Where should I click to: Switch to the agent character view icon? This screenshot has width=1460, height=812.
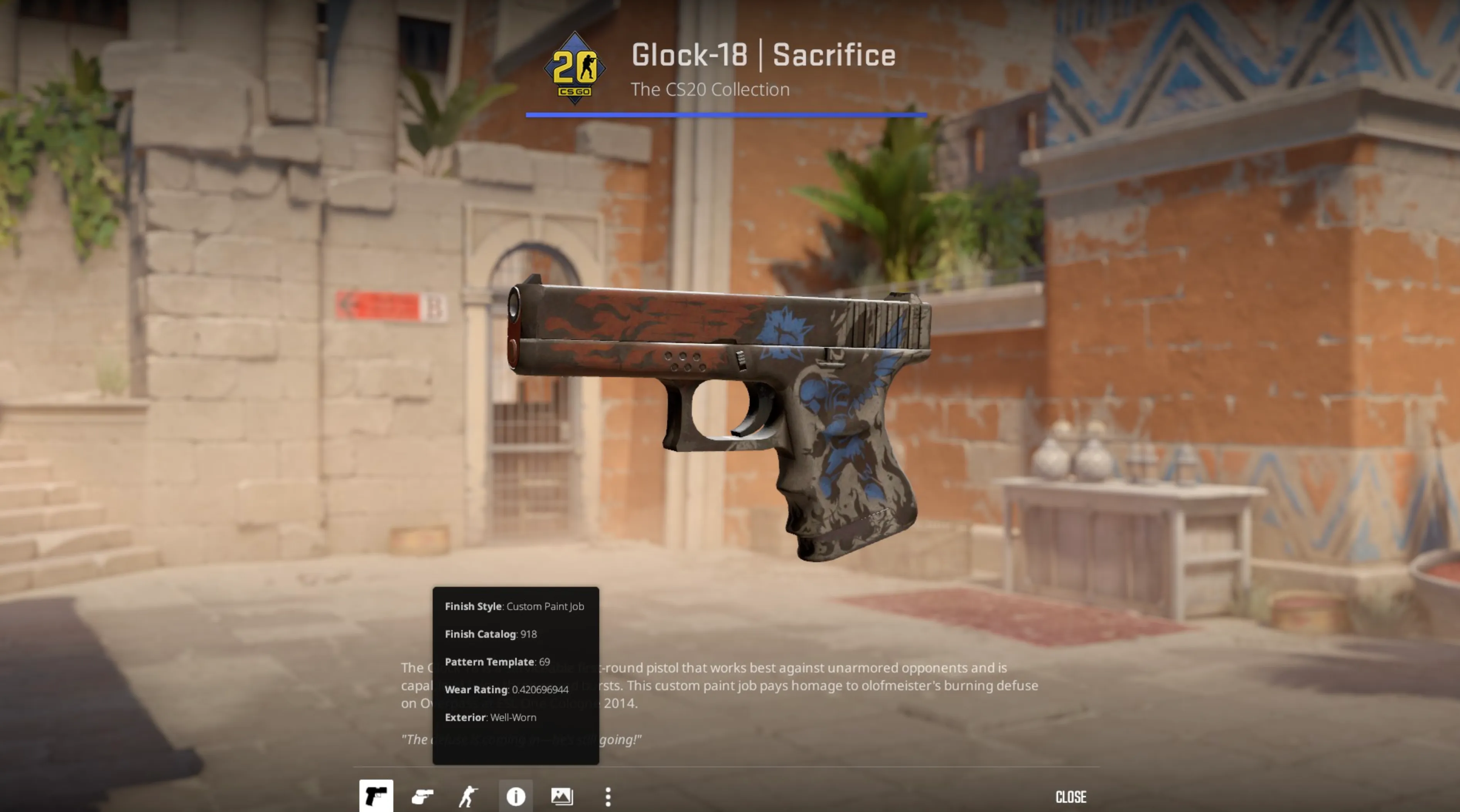tap(469, 796)
